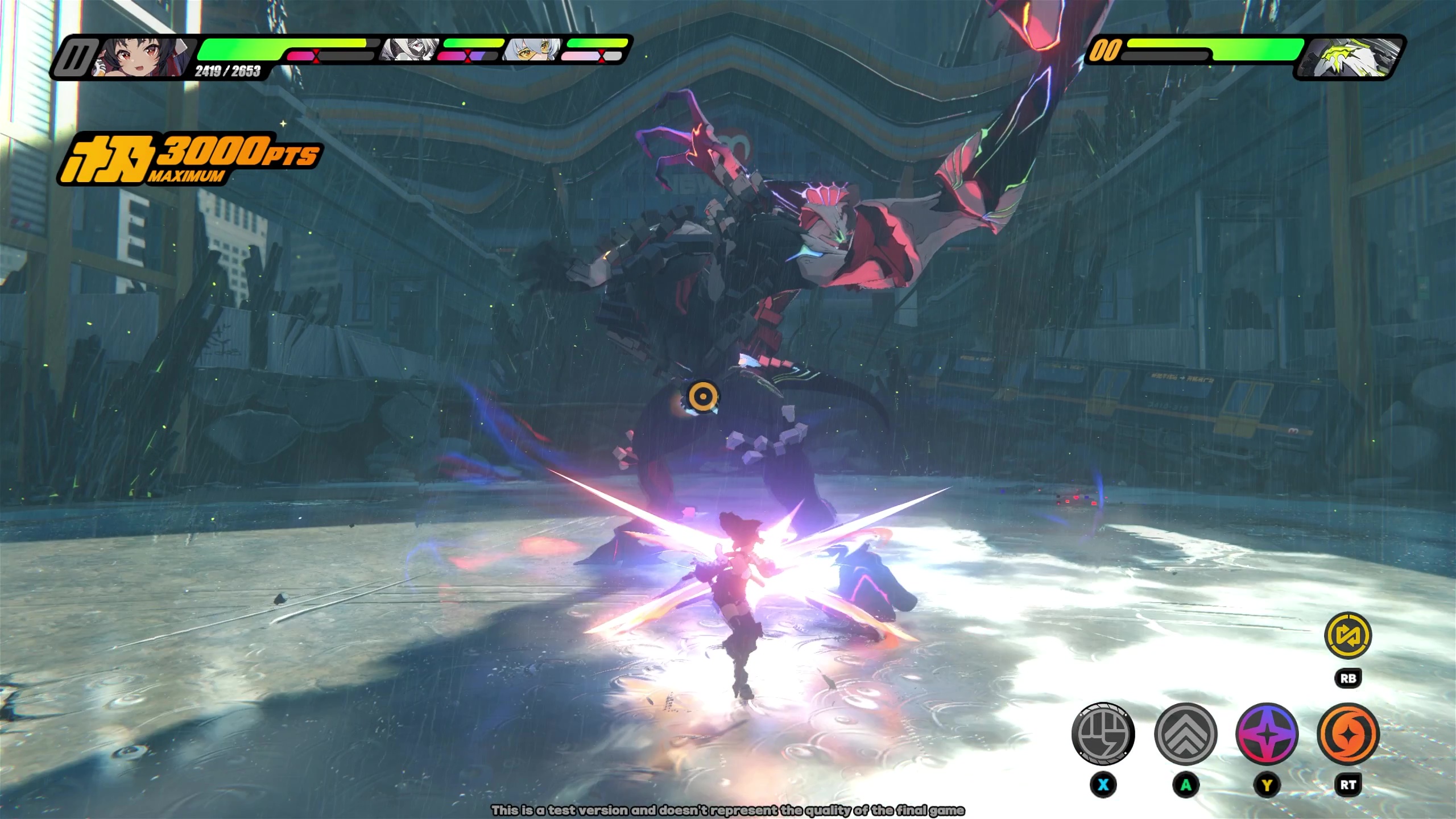Viewport: 1456px width, 819px height.
Task: Tap the yellow character swap icon
Action: tap(1348, 636)
